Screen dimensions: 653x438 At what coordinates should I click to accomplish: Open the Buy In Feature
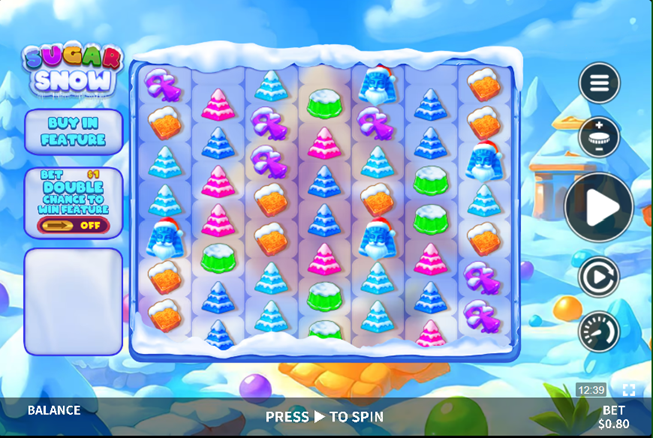(x=73, y=132)
